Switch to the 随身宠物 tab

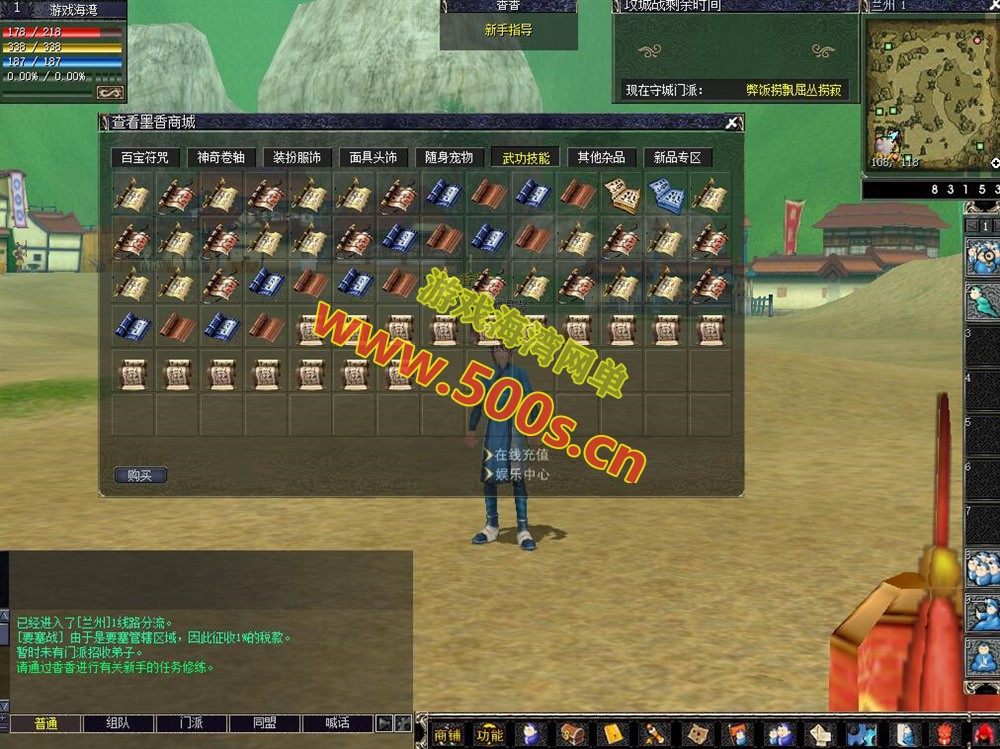(449, 157)
